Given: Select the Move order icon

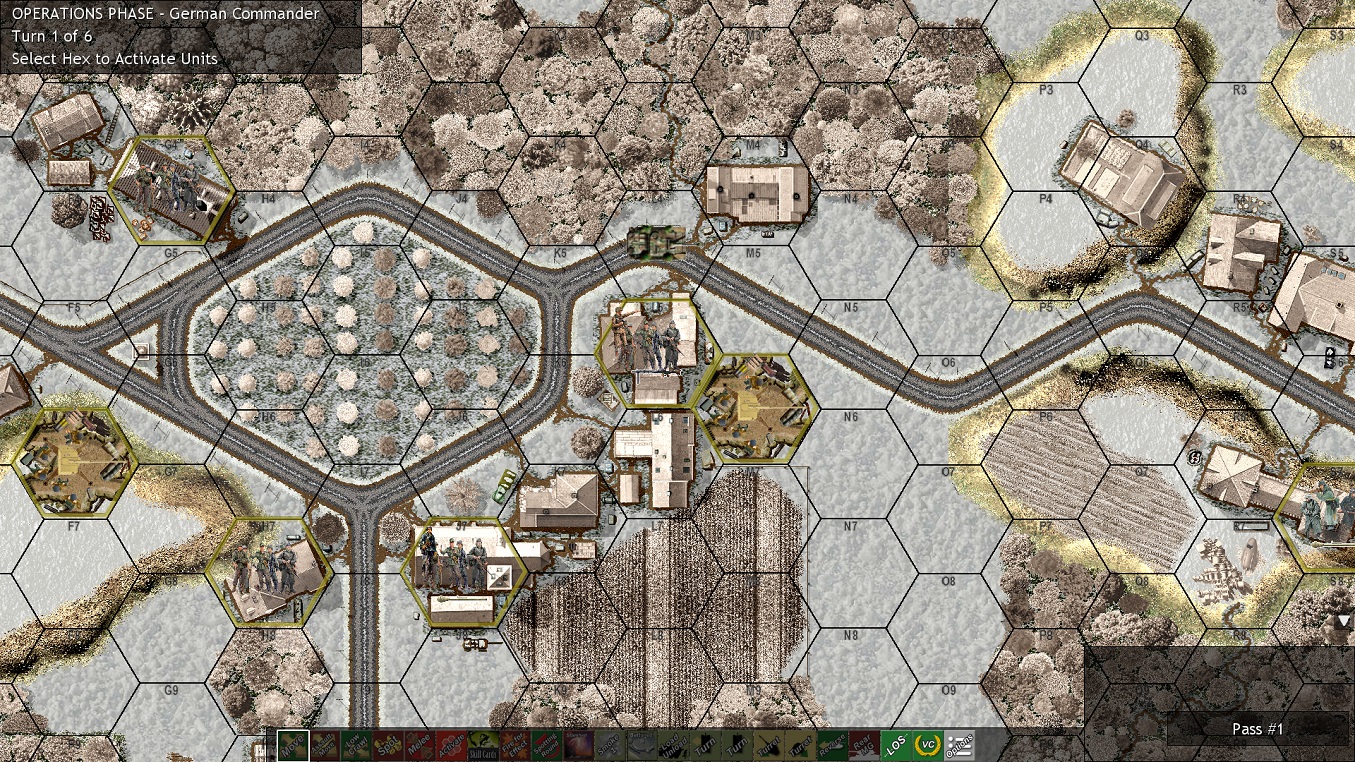Looking at the screenshot, I should coord(293,744).
